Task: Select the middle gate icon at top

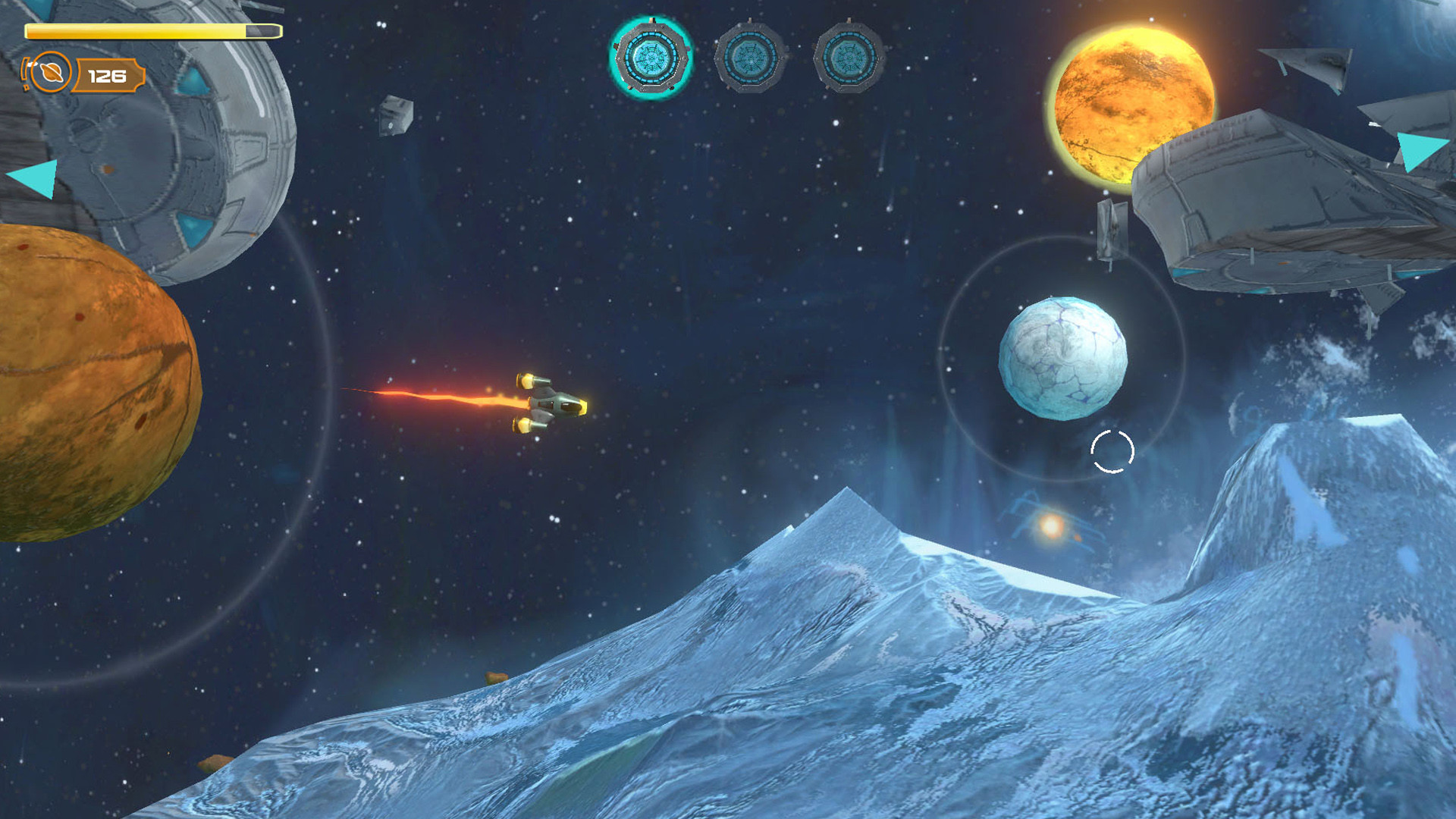Action: [752, 58]
